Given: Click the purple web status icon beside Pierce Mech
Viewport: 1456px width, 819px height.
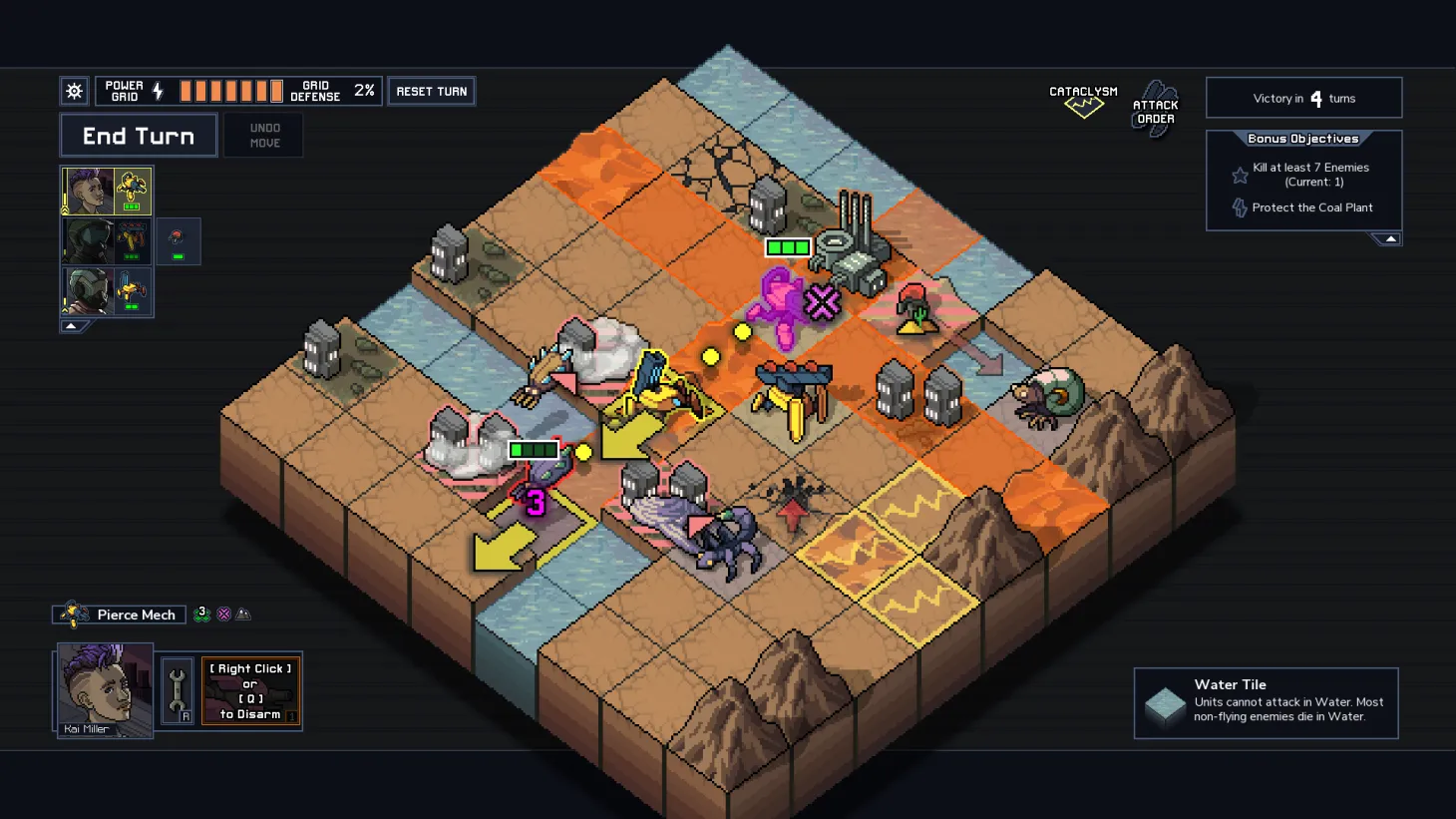Looking at the screenshot, I should coord(223,614).
